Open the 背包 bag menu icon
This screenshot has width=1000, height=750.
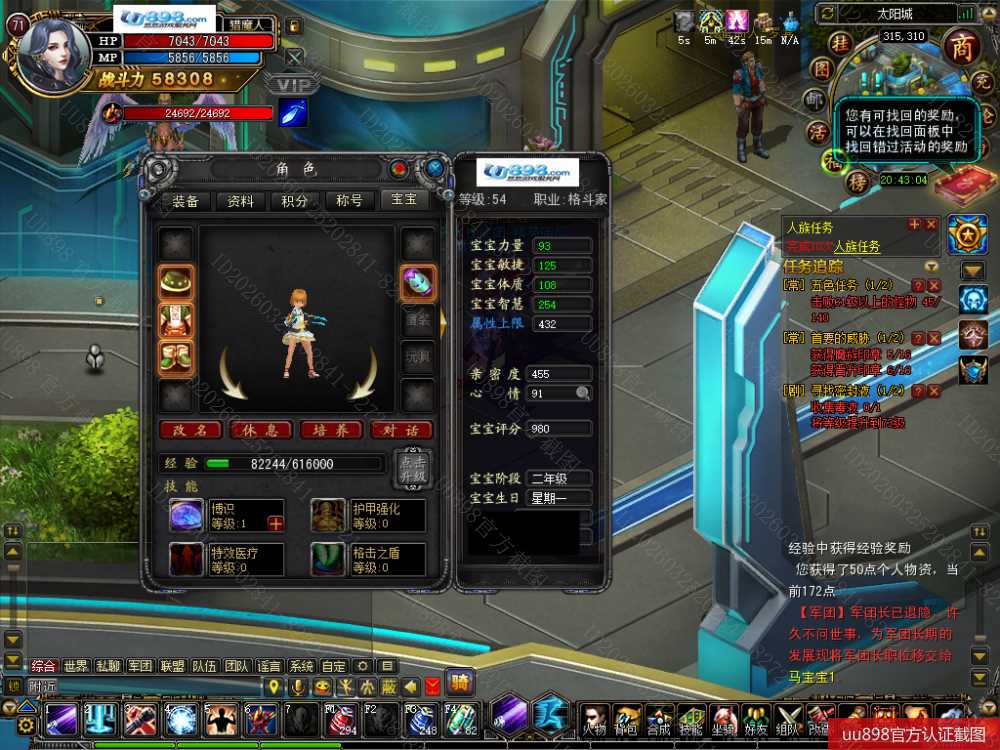627,718
